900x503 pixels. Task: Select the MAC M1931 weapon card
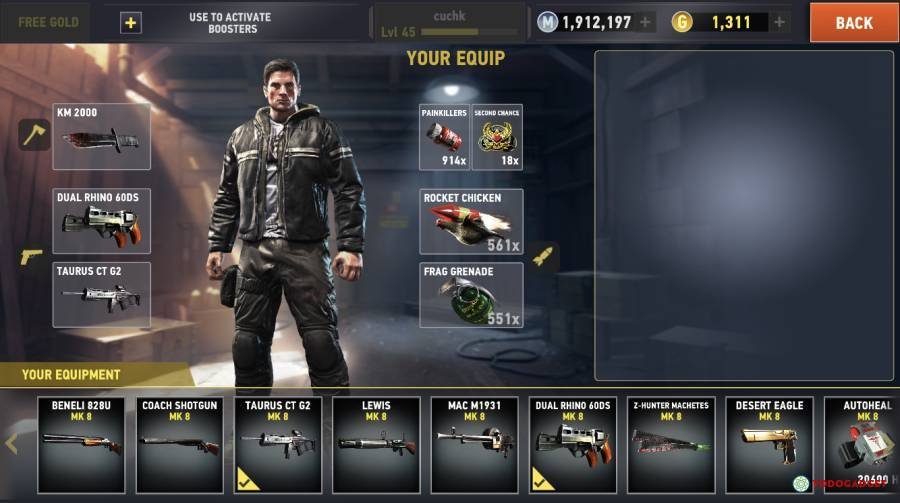click(474, 444)
